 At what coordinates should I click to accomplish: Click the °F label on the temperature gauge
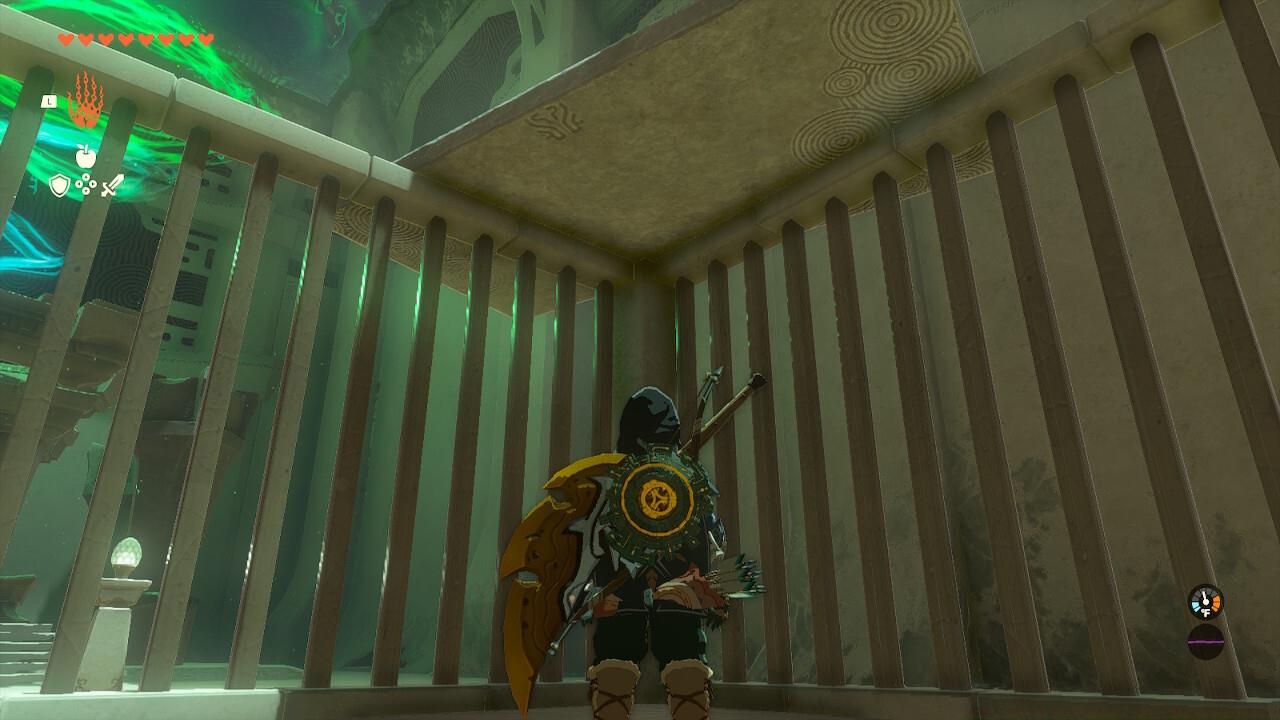(1206, 611)
